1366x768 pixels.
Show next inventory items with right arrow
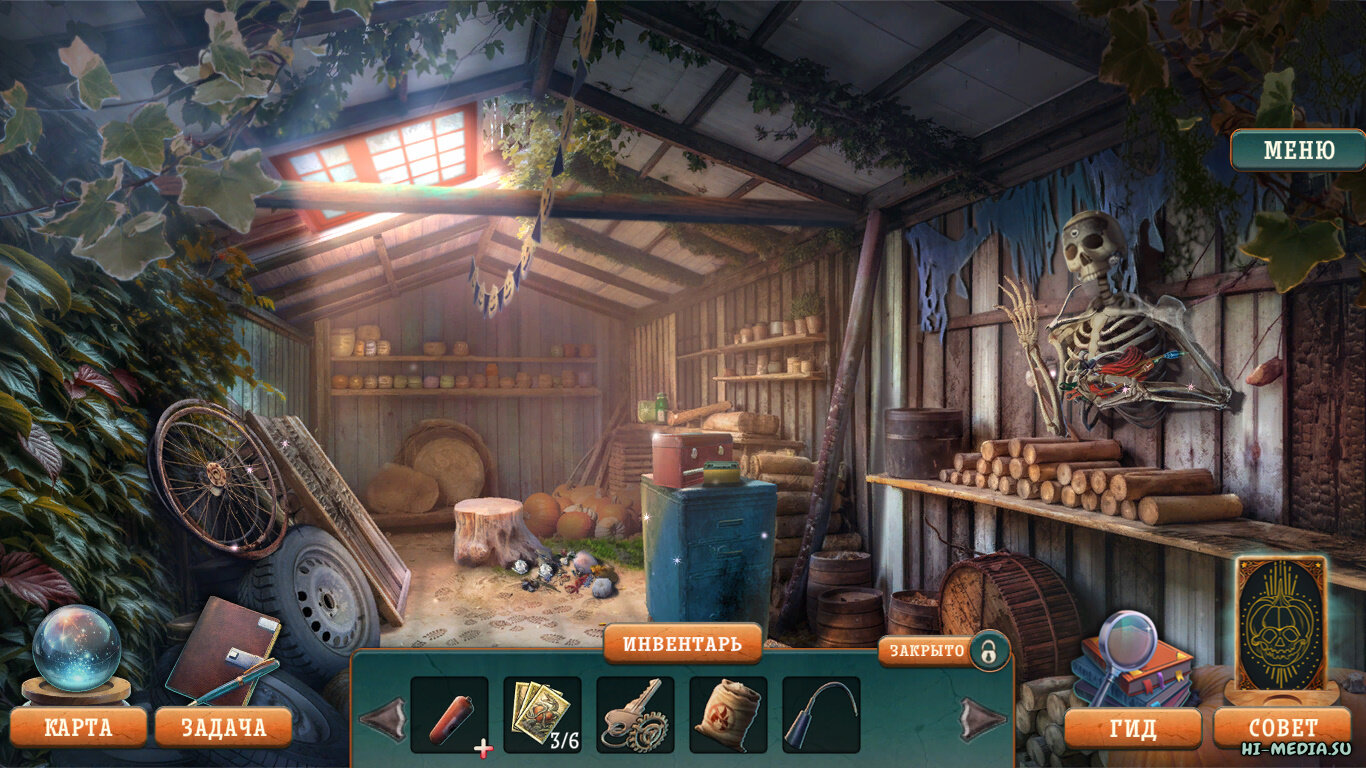click(983, 718)
